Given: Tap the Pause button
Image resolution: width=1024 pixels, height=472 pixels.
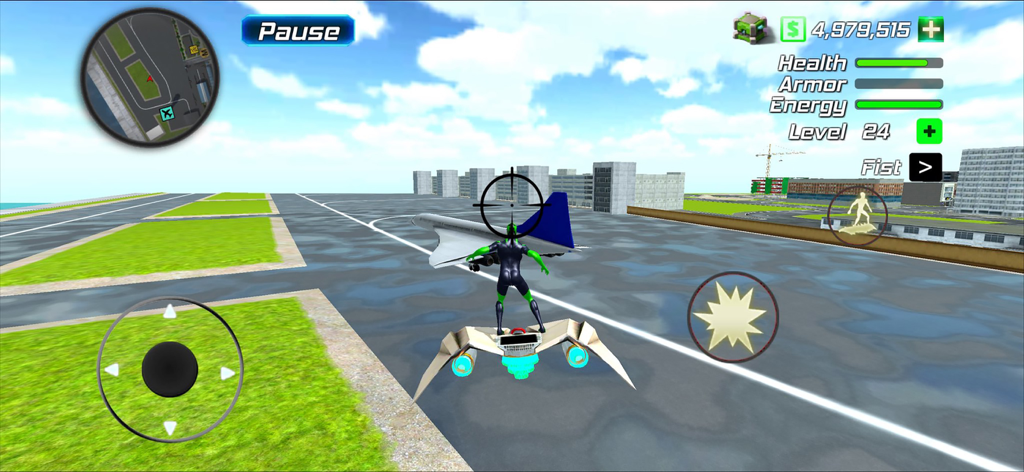Looking at the screenshot, I should (298, 30).
